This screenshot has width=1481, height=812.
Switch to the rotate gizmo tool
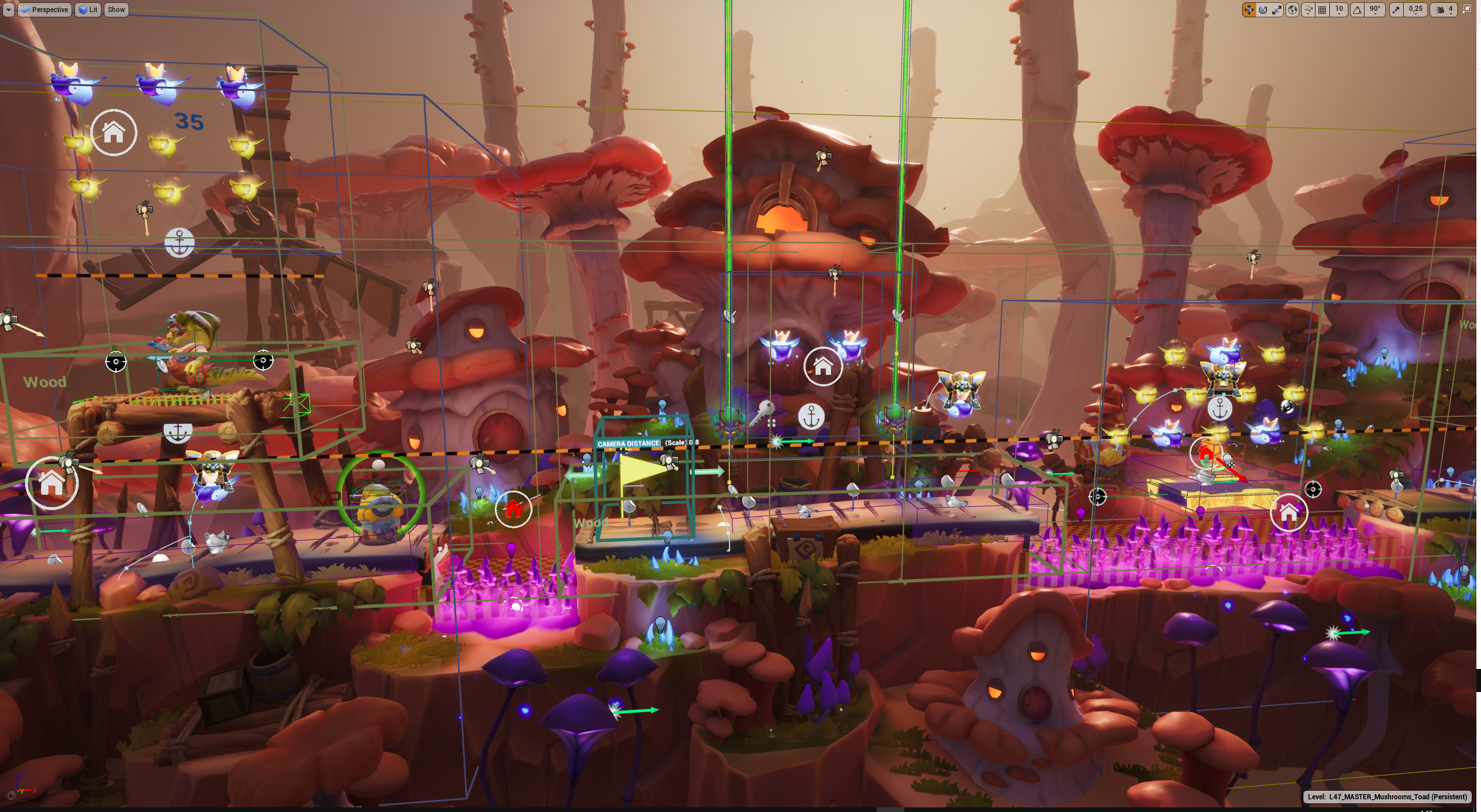click(1263, 10)
